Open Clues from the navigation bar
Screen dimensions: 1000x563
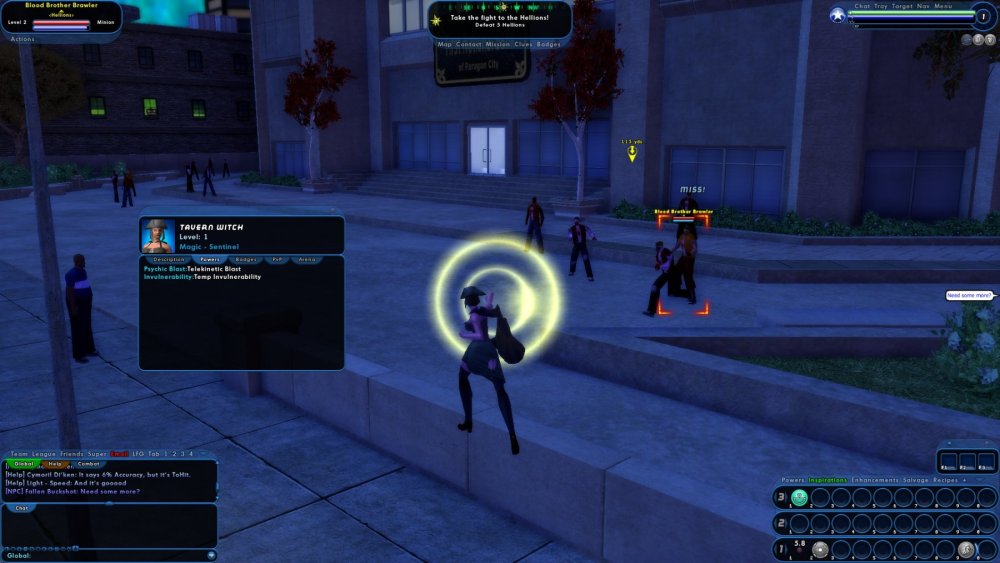[523, 44]
